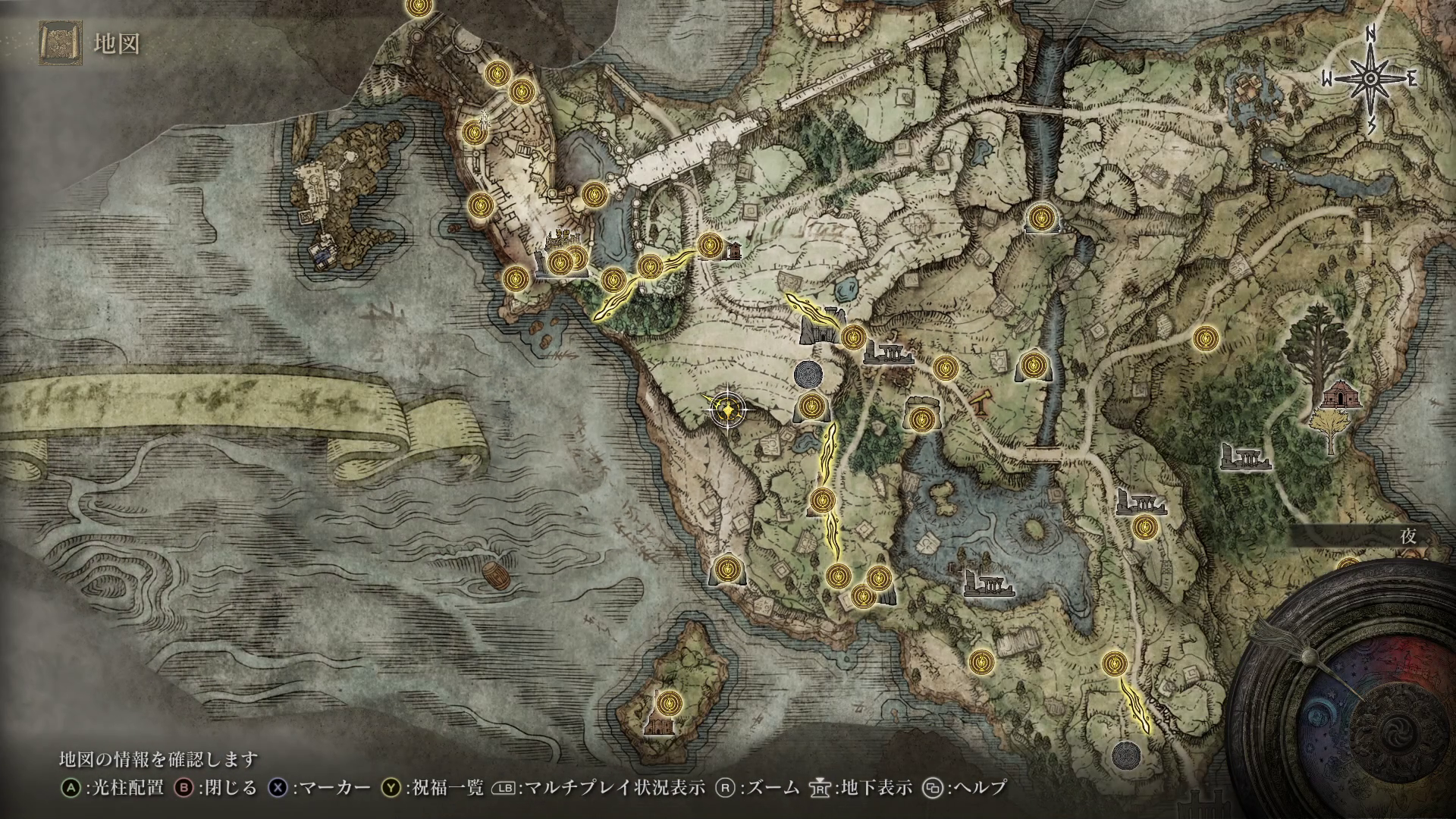Select the grace marker on the southern island
Image resolution: width=1456 pixels, height=819 pixels.
(x=668, y=701)
